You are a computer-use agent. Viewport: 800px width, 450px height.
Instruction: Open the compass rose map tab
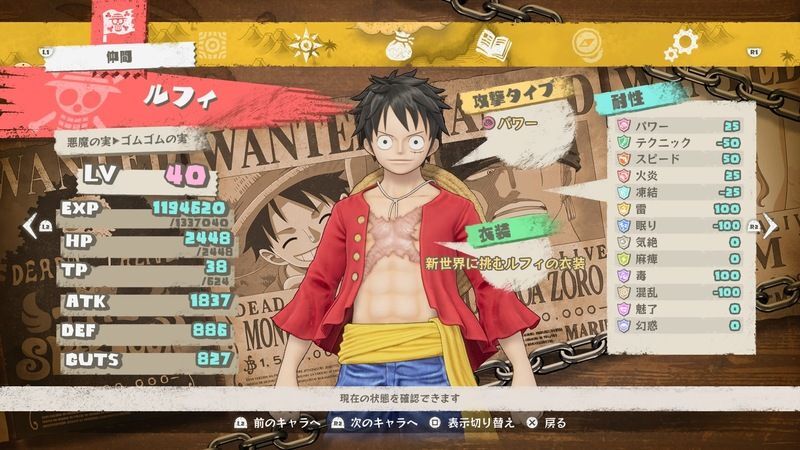(x=305, y=45)
